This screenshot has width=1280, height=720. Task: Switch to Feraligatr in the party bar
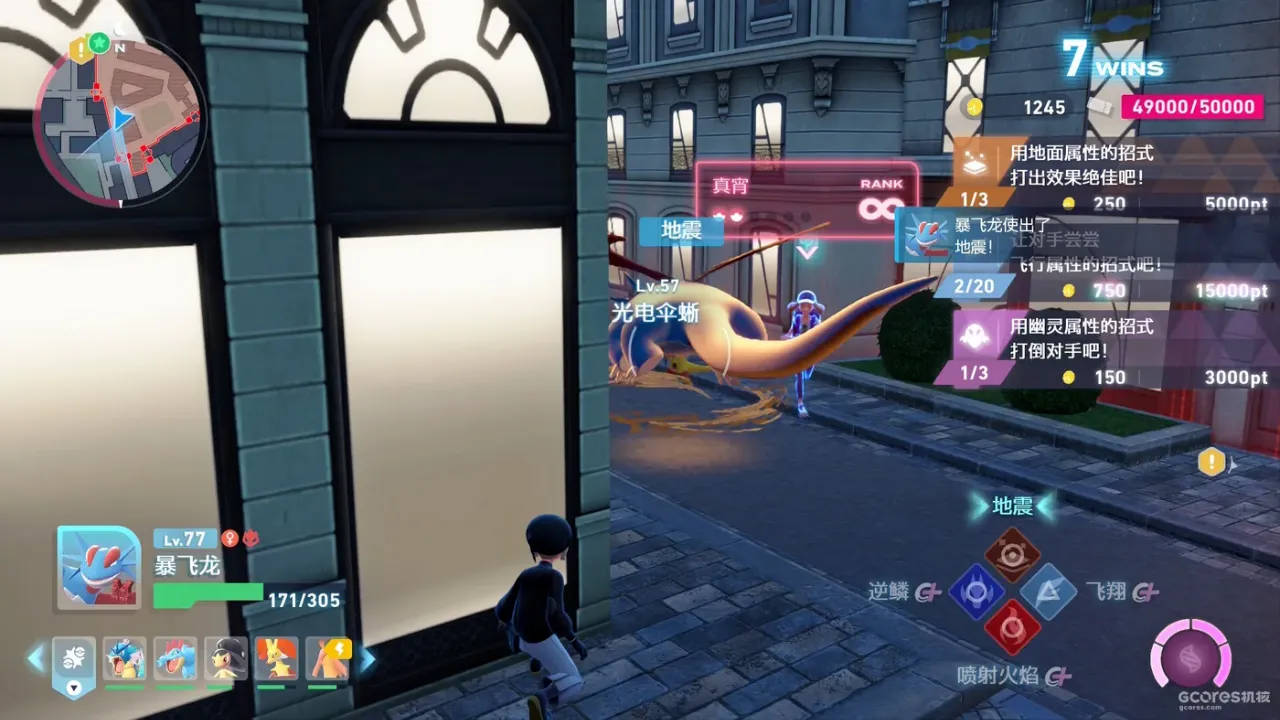[175, 660]
